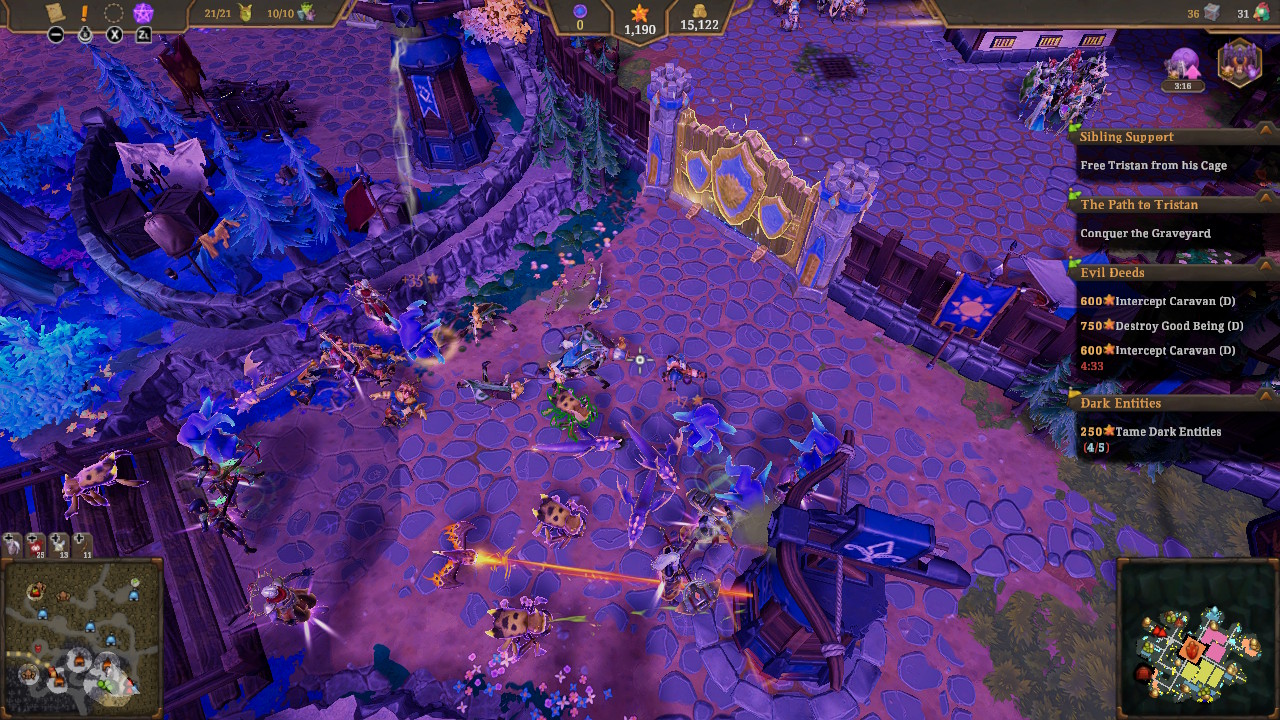
Task: Open the quest scroll icon
Action: pyautogui.click(x=54, y=13)
